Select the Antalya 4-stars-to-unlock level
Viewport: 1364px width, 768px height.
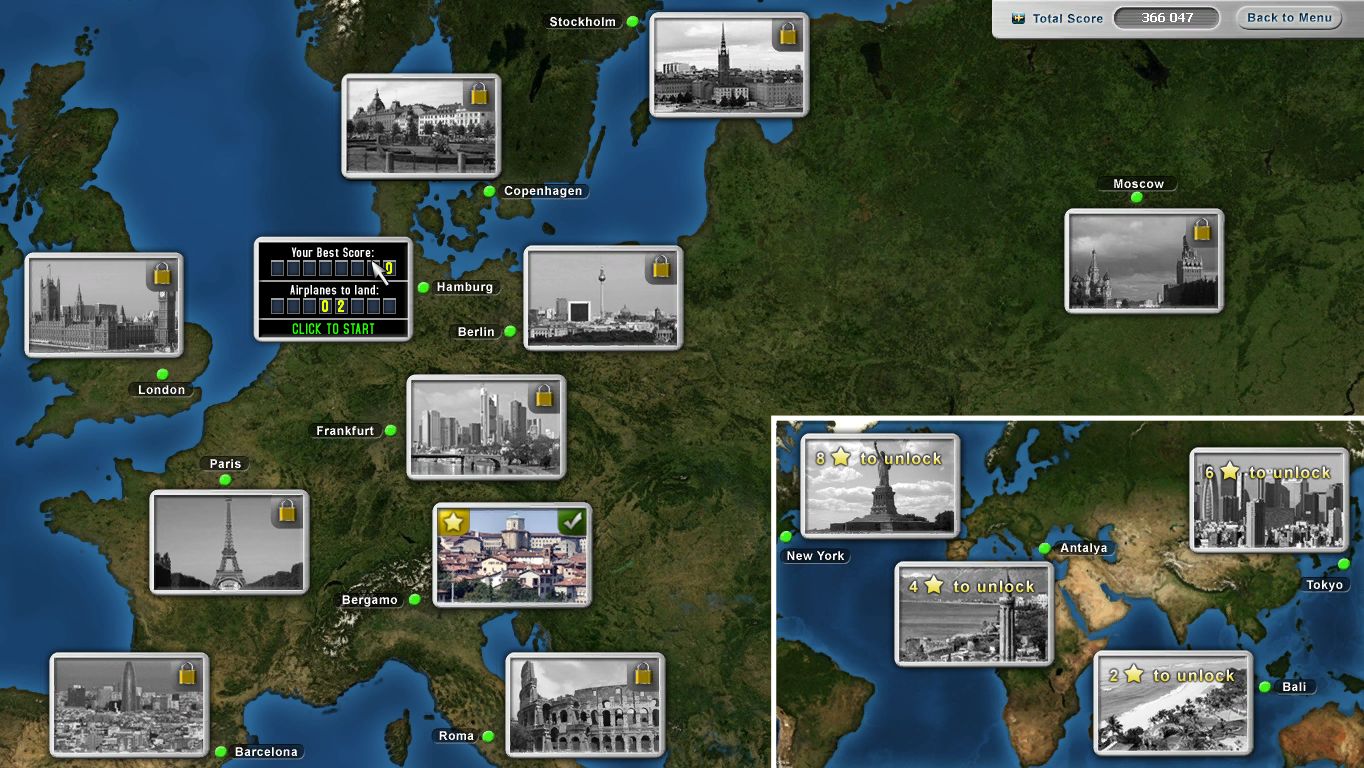974,613
